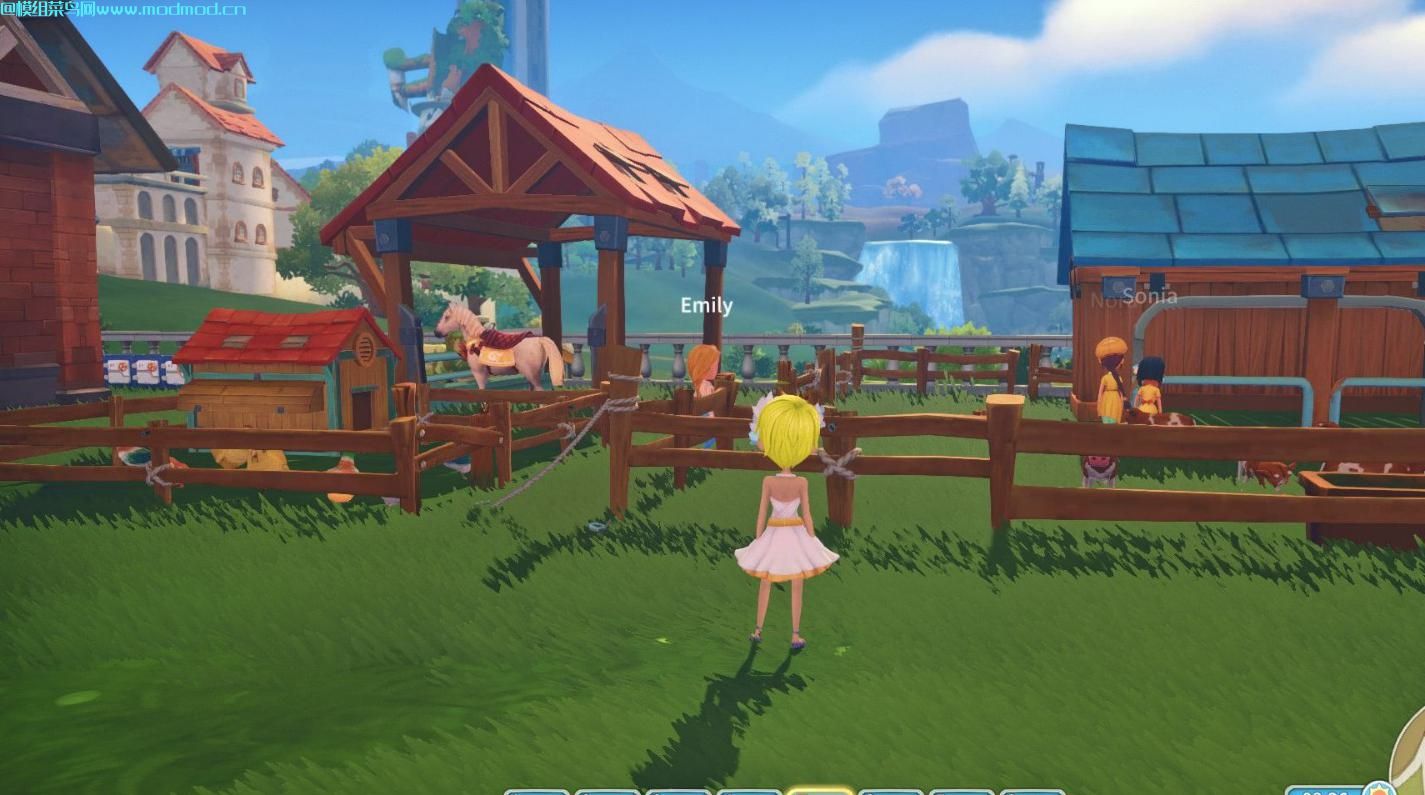1425x795 pixels.
Task: Select the yellow-highlighted hotbar slot
Action: (819, 790)
